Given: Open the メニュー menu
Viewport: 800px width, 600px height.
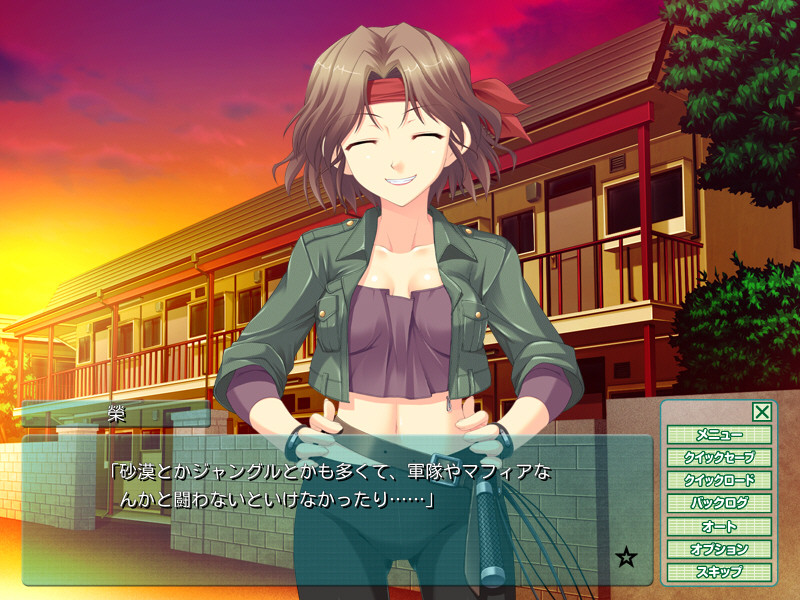Looking at the screenshot, I should click(x=719, y=435).
